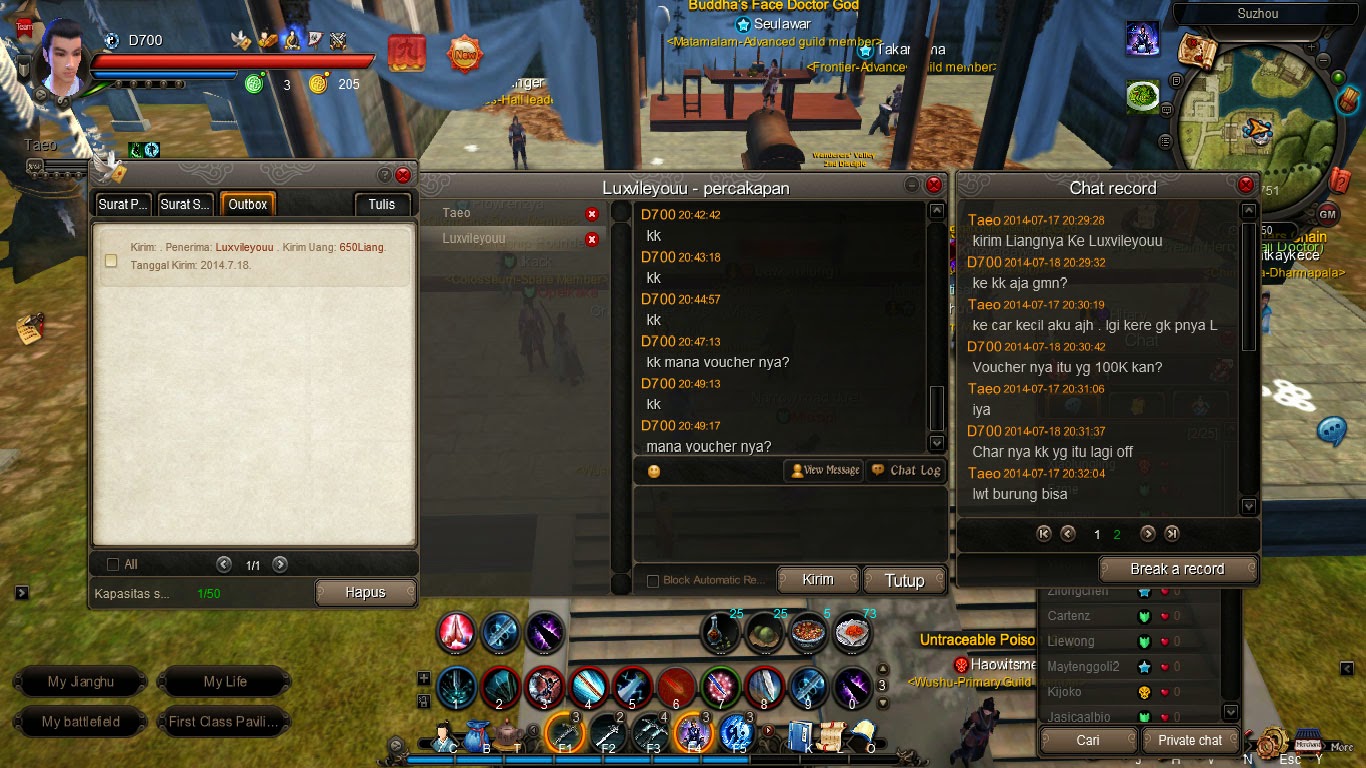Viewport: 1366px width, 768px height.
Task: Click Tutup to close the conversation
Action: [904, 580]
